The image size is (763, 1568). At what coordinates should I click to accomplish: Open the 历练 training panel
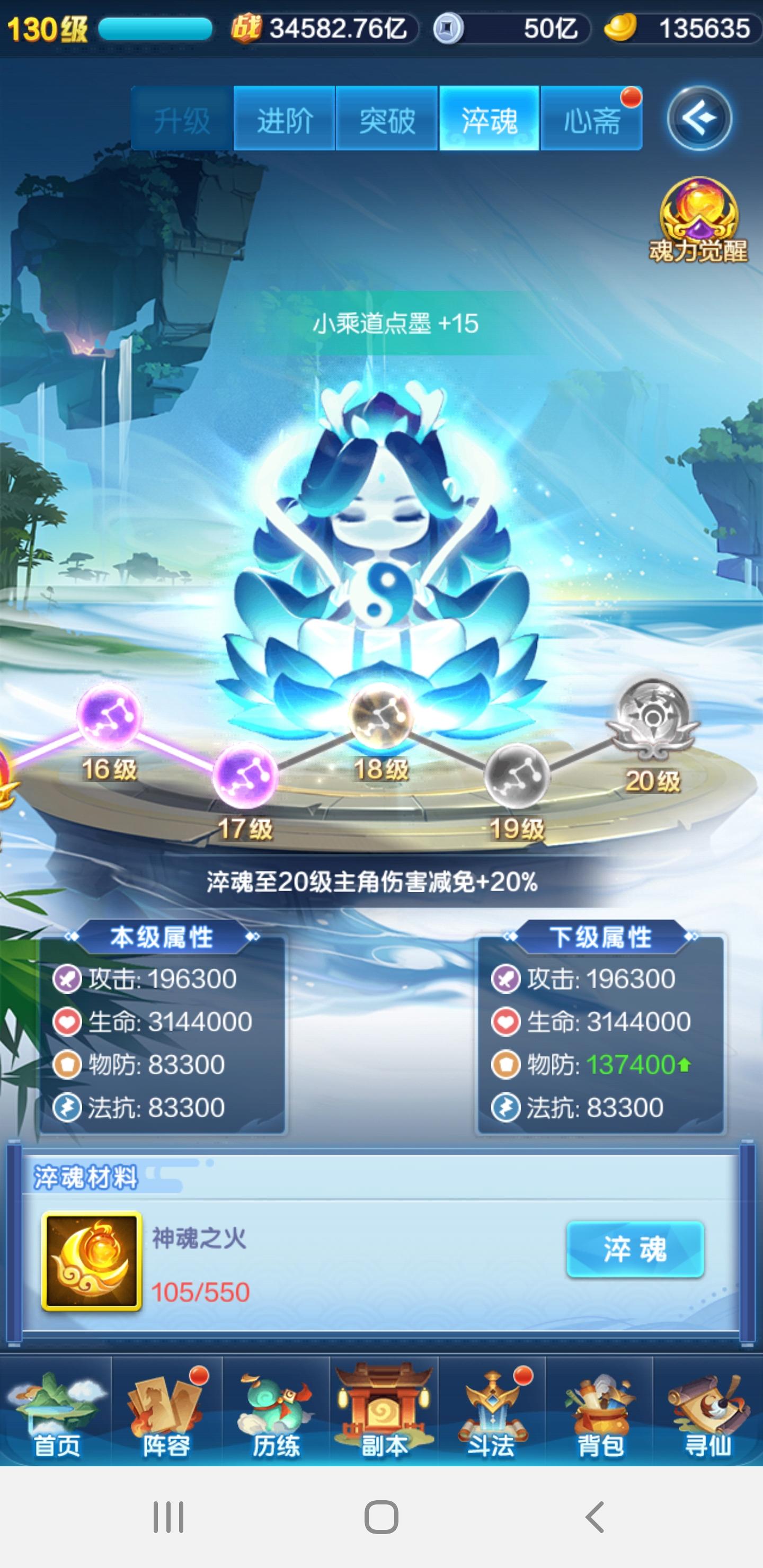coord(274,1412)
